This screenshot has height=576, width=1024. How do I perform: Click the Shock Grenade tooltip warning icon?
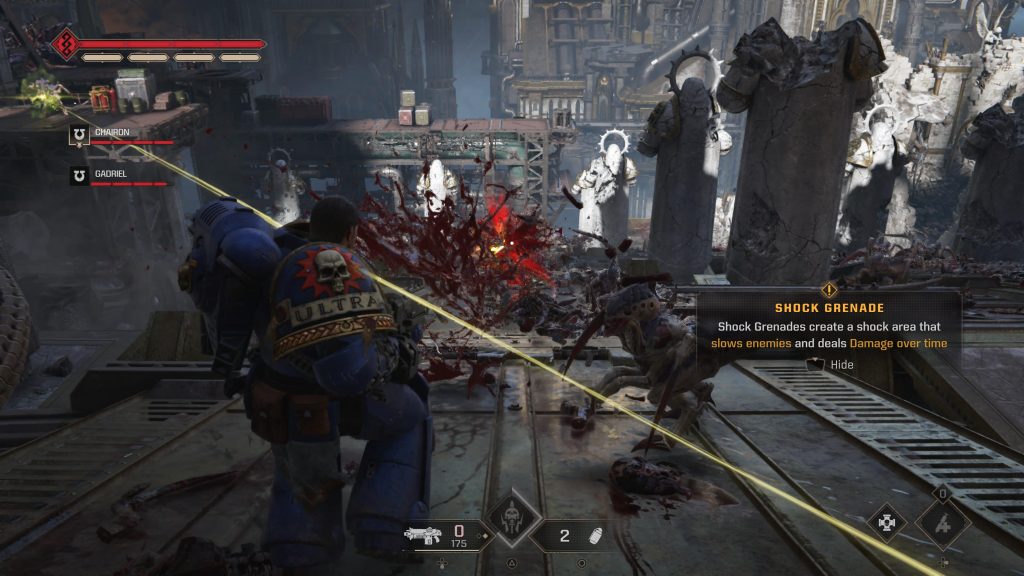(829, 289)
